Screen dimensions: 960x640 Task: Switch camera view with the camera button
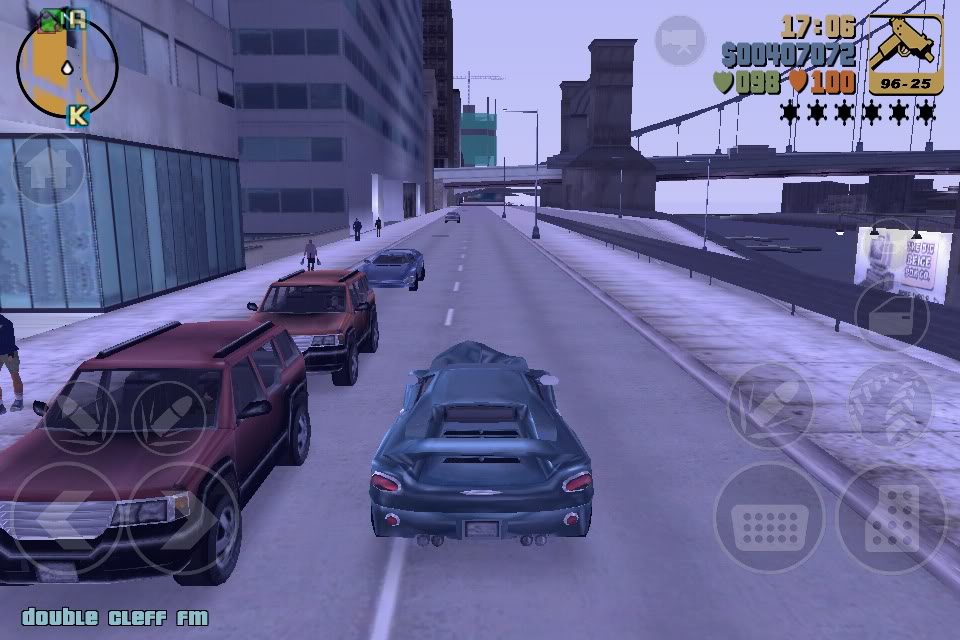[680, 40]
